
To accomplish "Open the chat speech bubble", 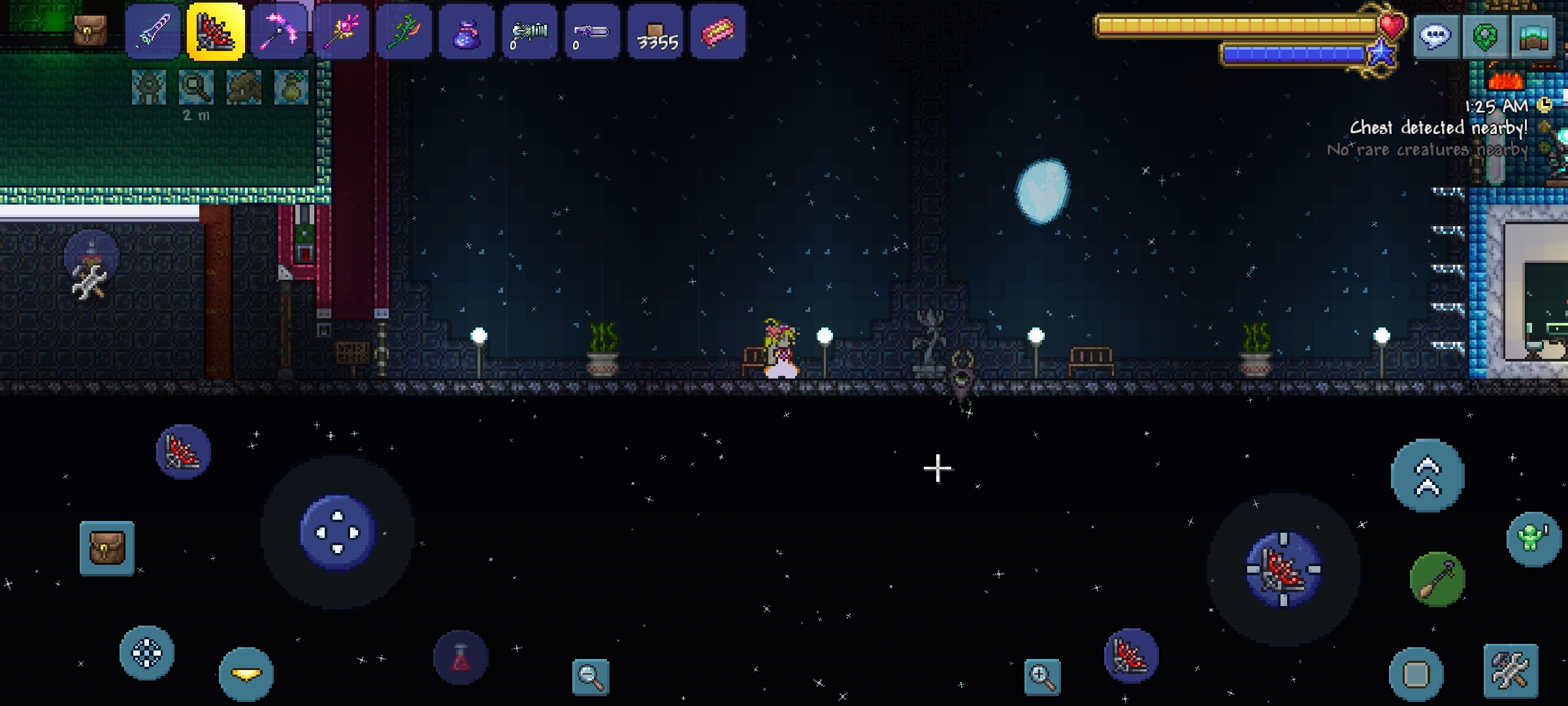I will coord(1435,36).
